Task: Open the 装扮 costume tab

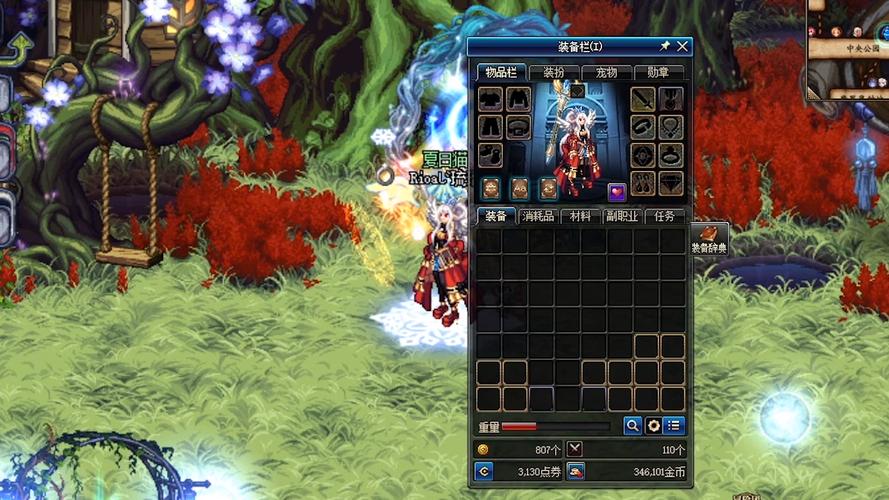Action: pos(553,72)
